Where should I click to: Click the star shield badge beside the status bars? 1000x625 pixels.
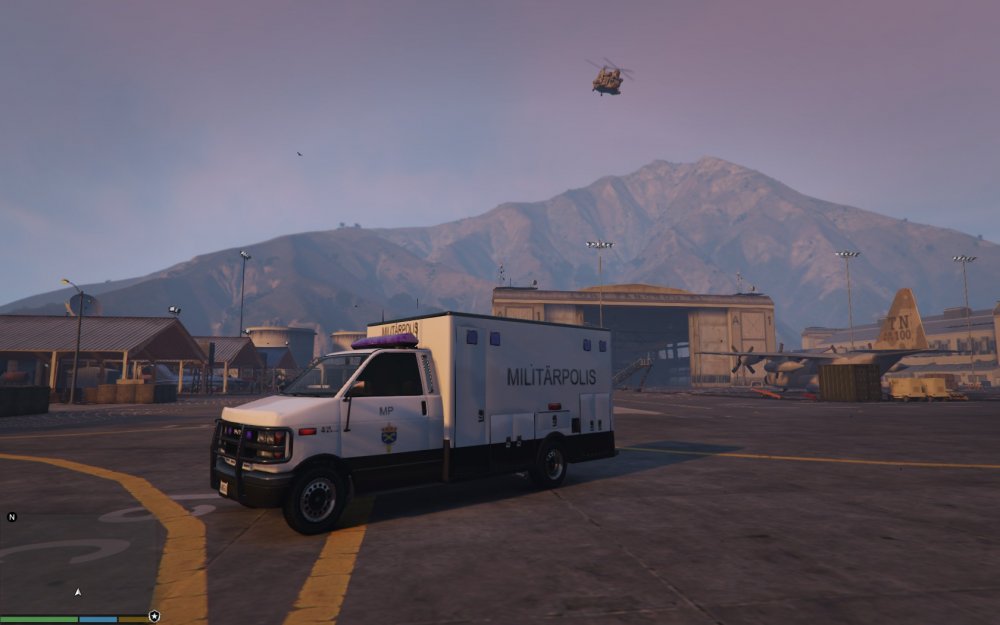[x=154, y=616]
